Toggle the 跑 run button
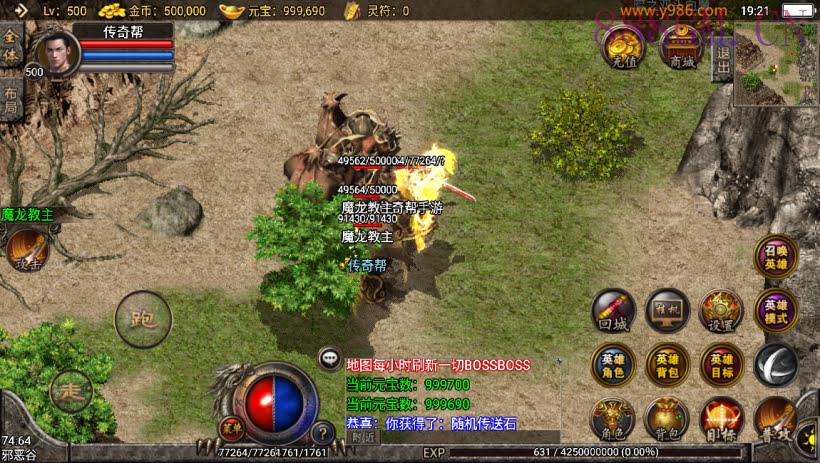Screen dimensions: 820x463 [142, 319]
